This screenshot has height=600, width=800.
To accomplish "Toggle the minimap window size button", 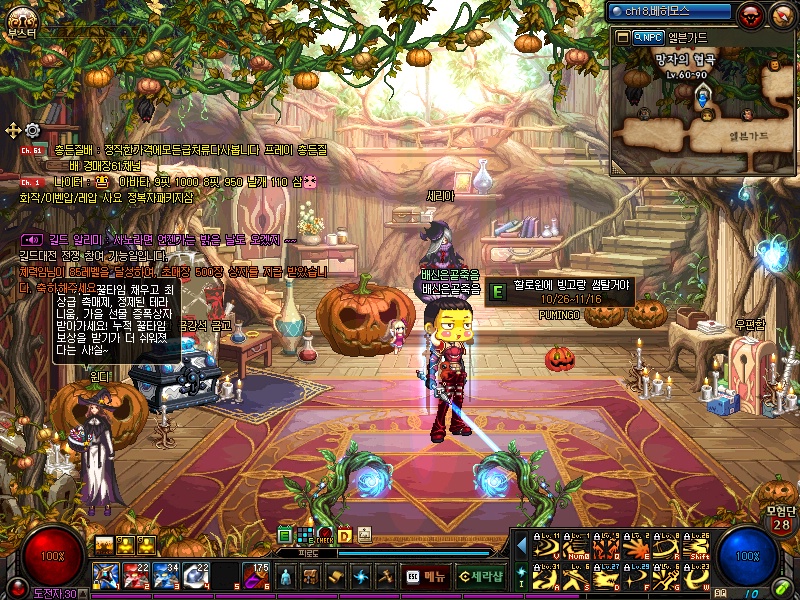I will [623, 37].
